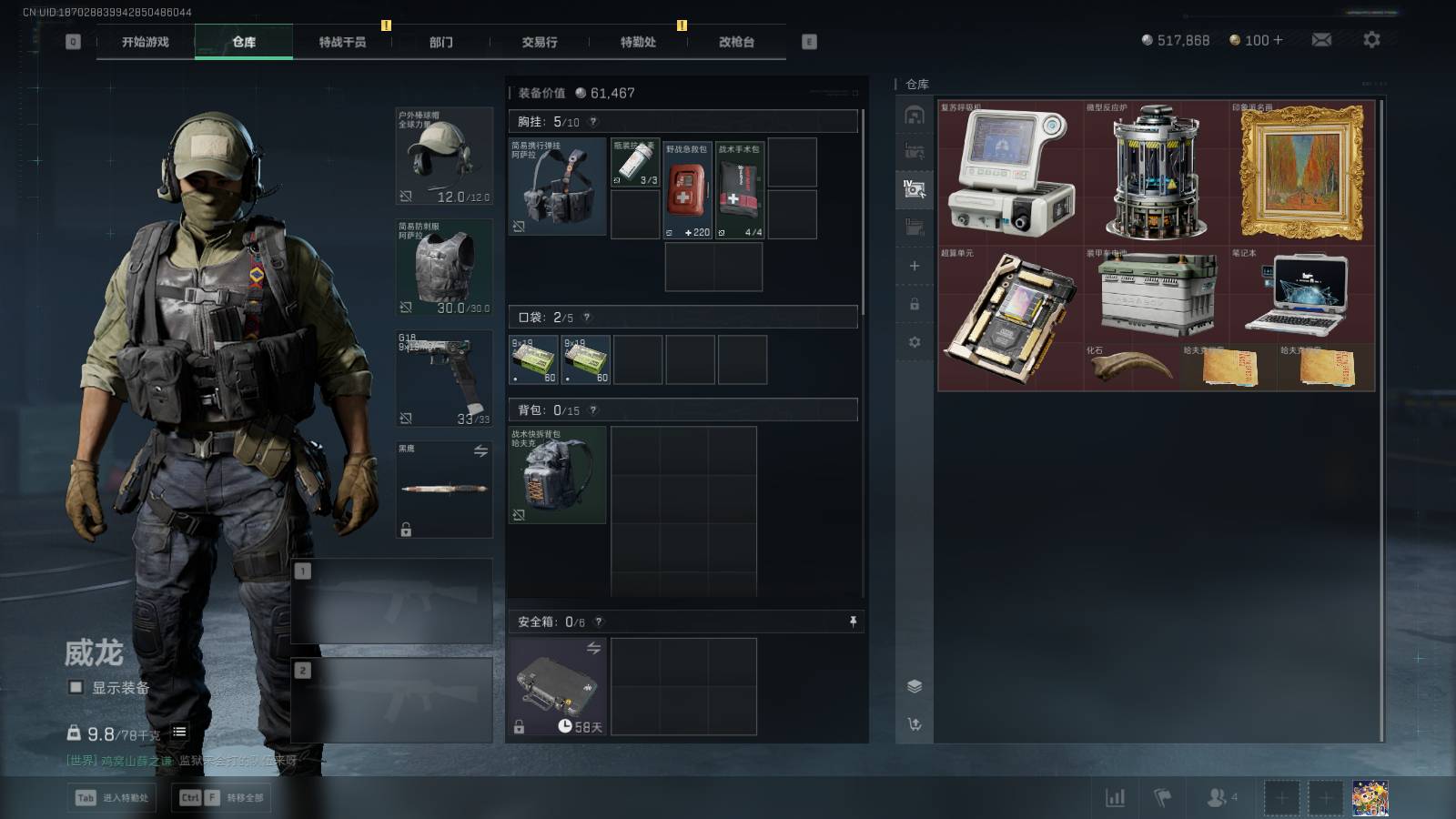Viewport: 1456px width, 819px height.
Task: Select the equipped helmet slot
Action: click(x=444, y=157)
